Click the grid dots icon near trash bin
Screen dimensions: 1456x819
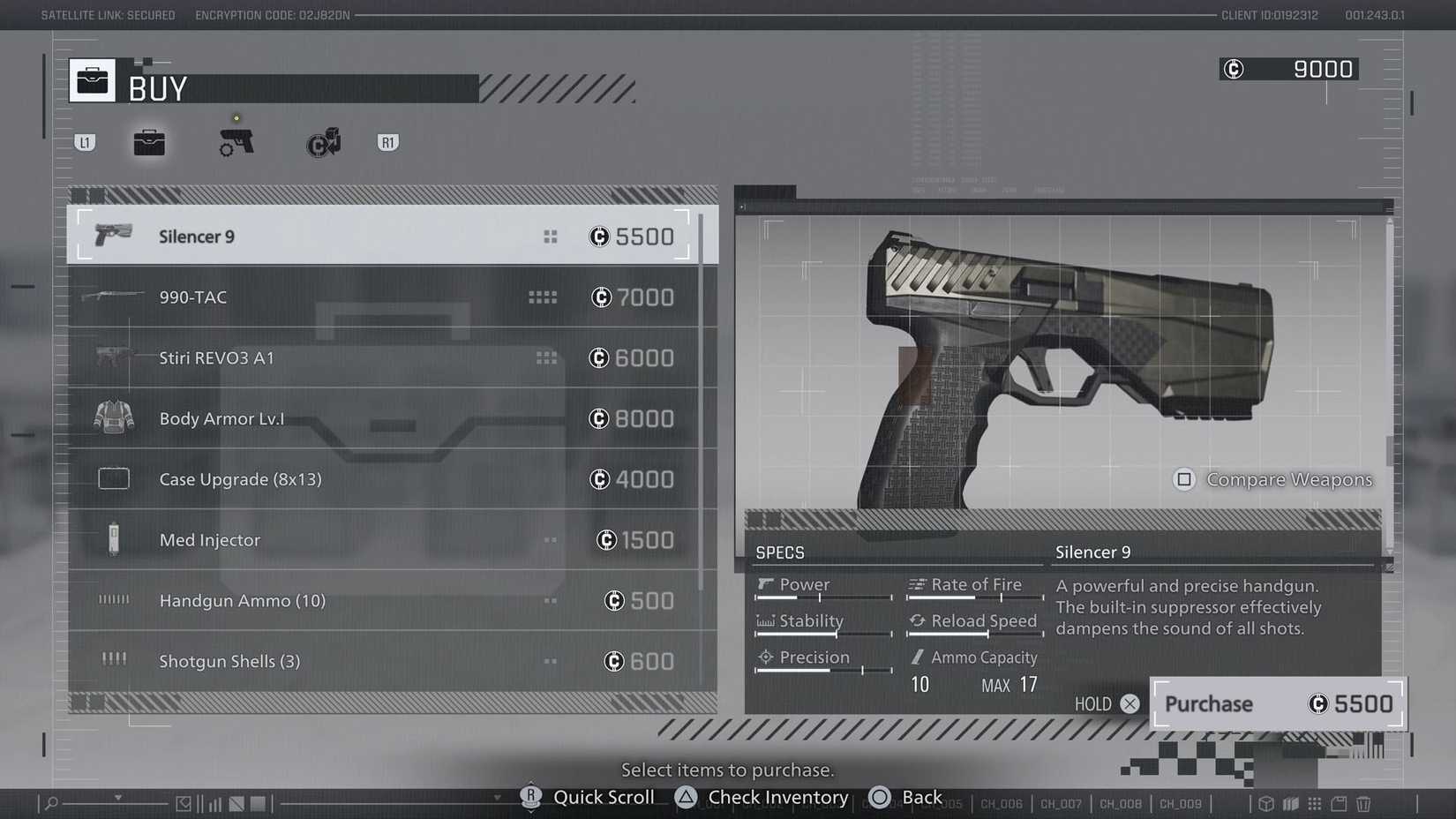tap(1316, 804)
